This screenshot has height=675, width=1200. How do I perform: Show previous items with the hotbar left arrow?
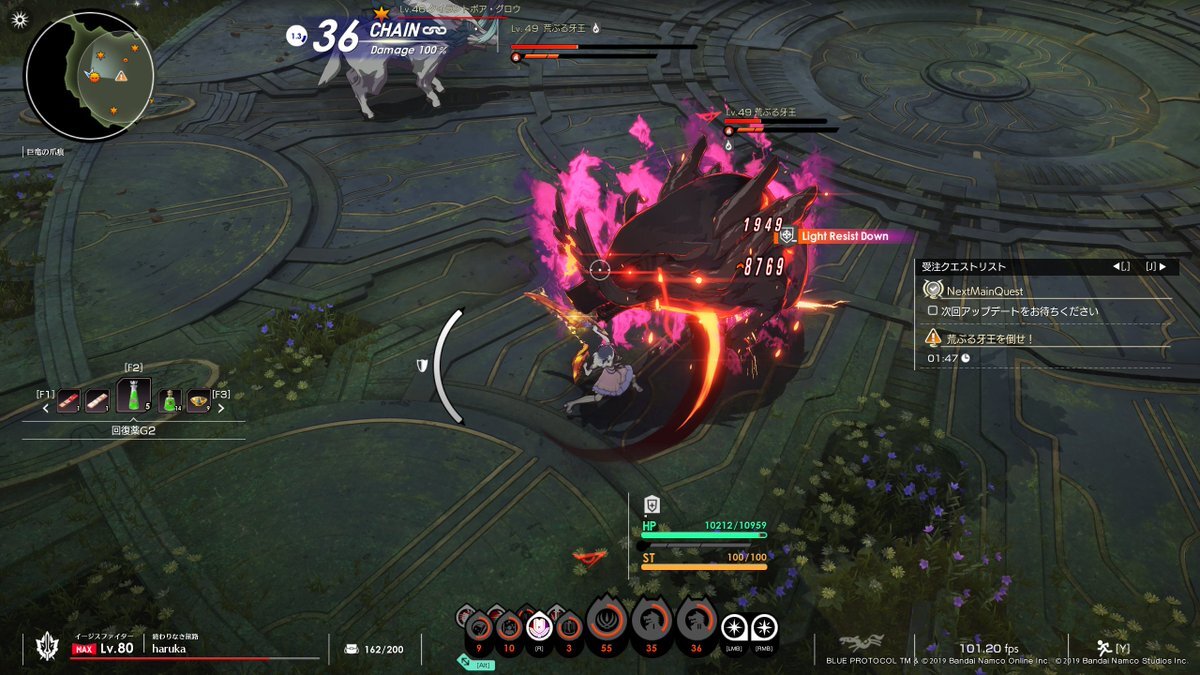(46, 408)
